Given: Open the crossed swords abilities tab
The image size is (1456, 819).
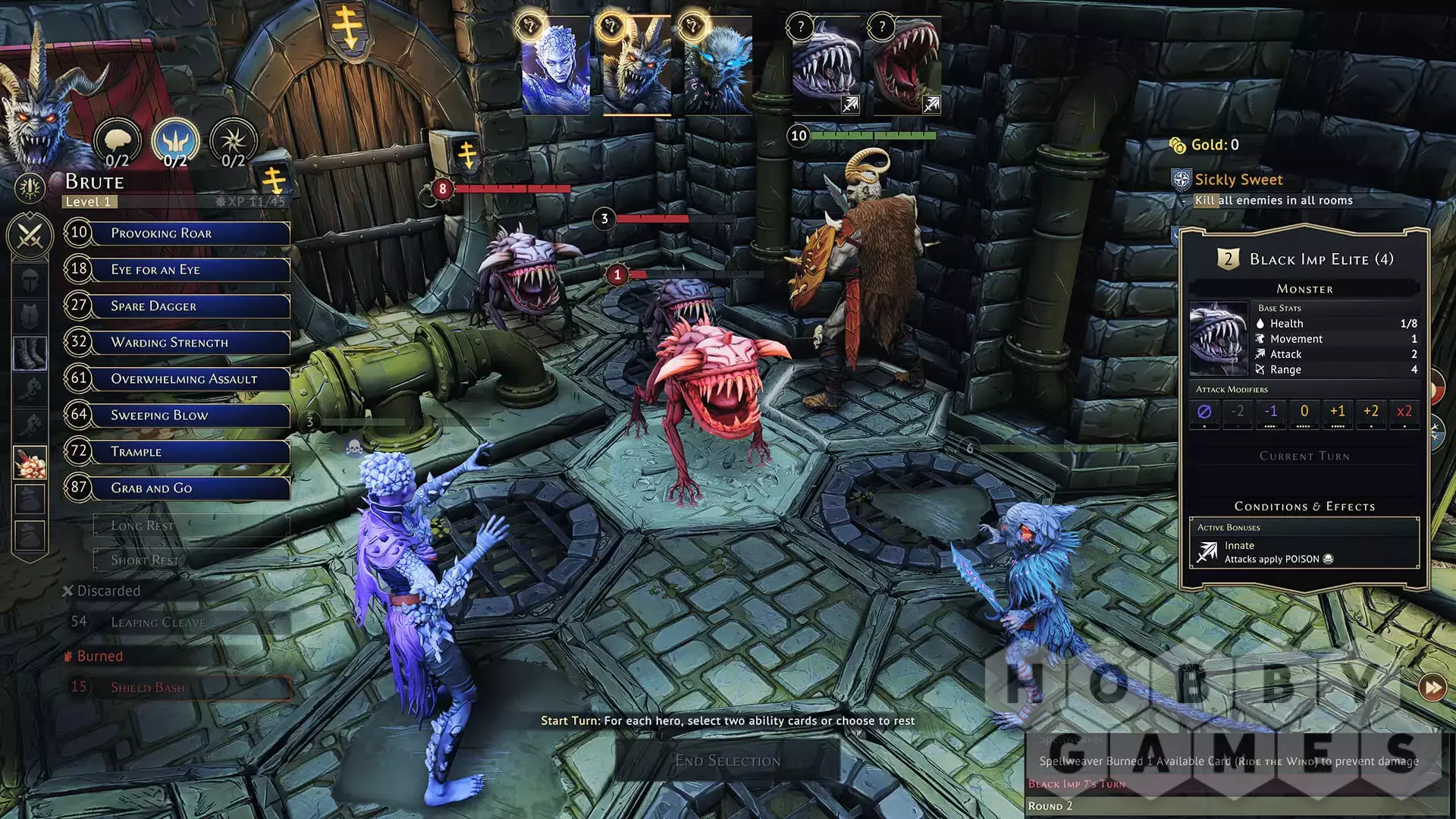Looking at the screenshot, I should point(30,236).
